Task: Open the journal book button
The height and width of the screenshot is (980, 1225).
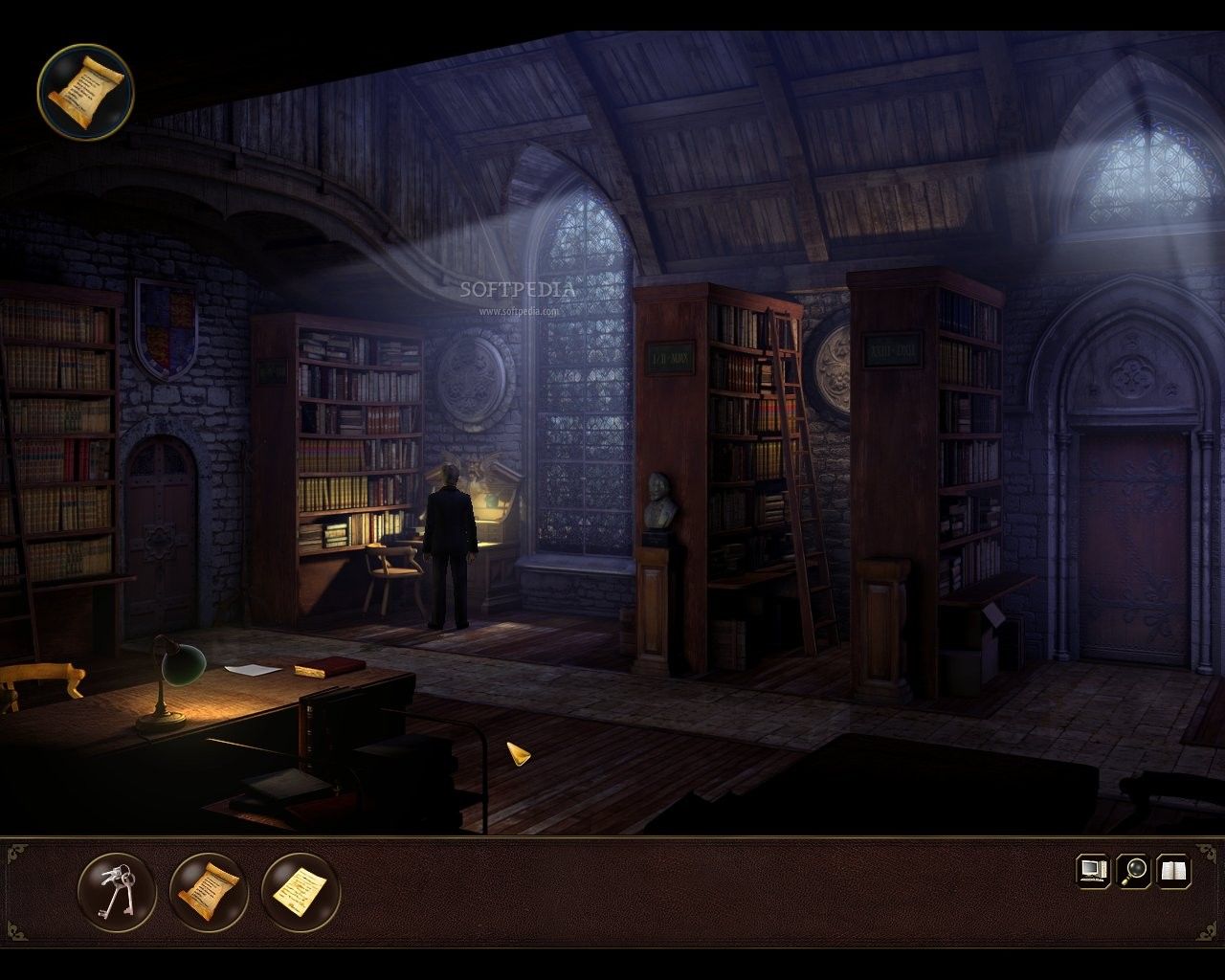Action: [1174, 870]
